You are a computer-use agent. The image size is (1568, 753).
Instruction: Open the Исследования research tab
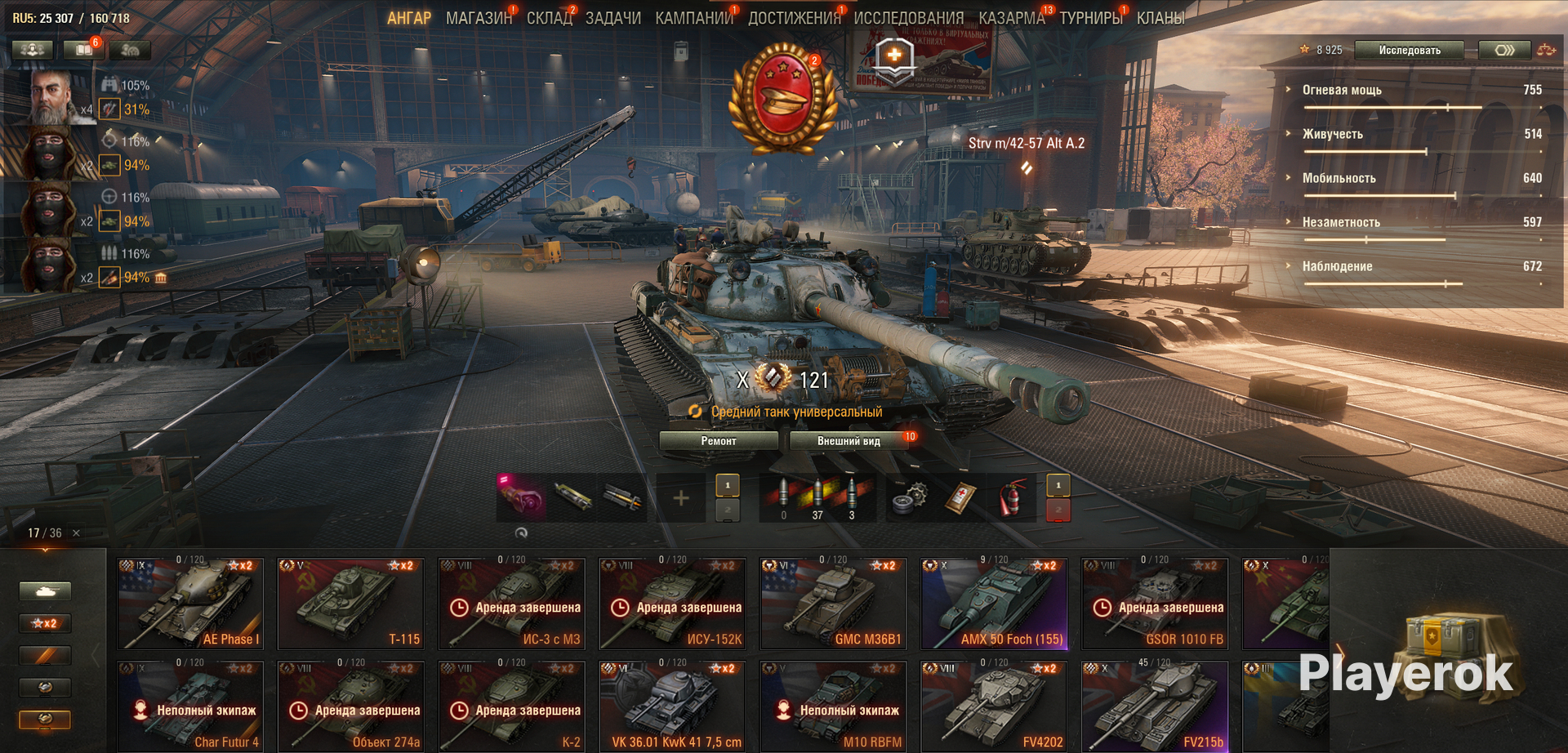[908, 18]
